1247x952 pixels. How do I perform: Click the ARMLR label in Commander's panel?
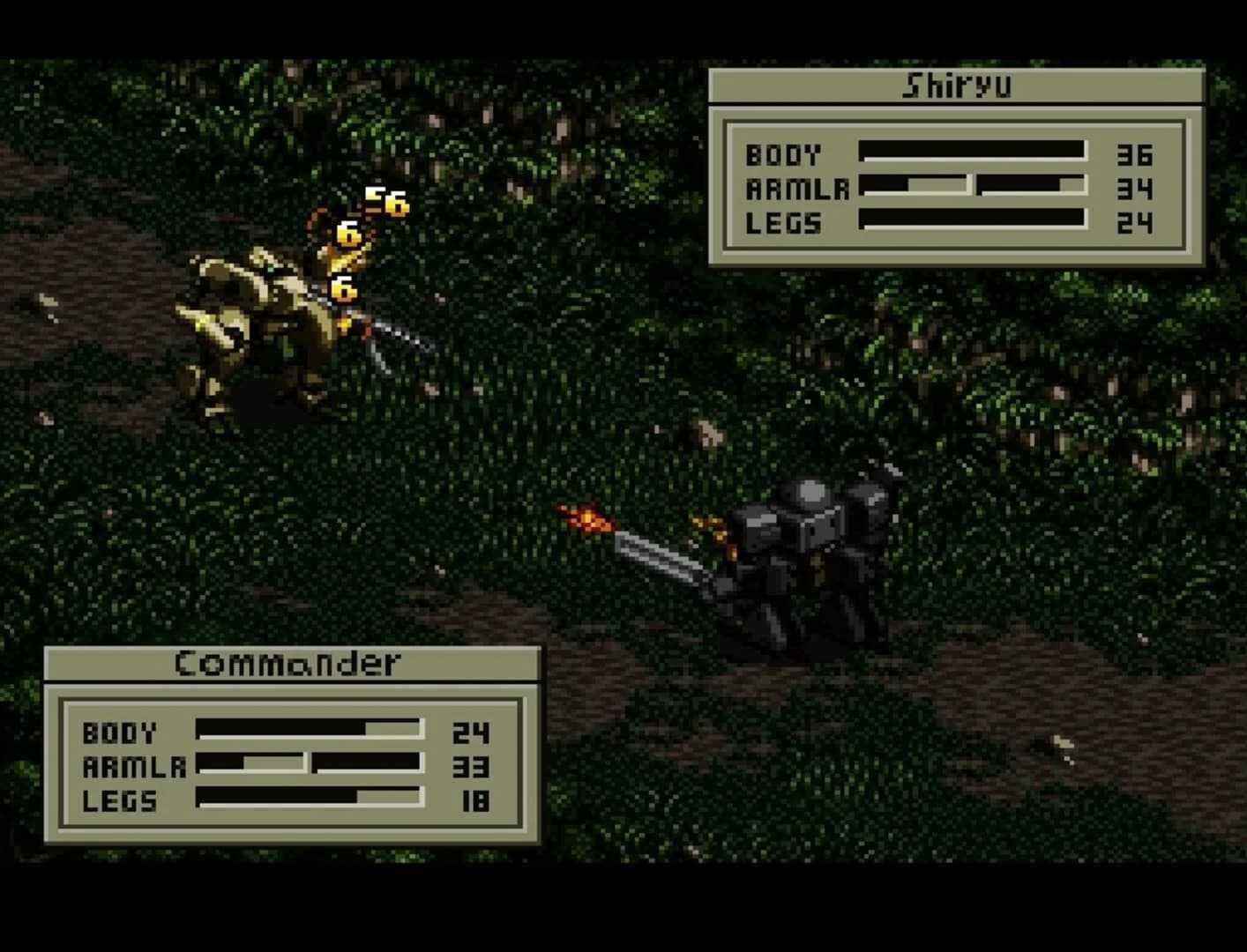click(x=132, y=767)
